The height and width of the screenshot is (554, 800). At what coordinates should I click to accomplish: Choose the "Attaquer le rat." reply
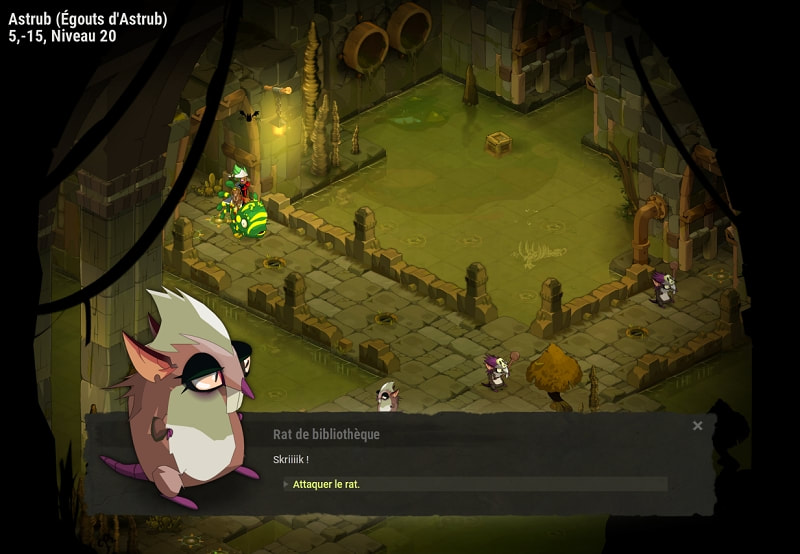click(327, 484)
